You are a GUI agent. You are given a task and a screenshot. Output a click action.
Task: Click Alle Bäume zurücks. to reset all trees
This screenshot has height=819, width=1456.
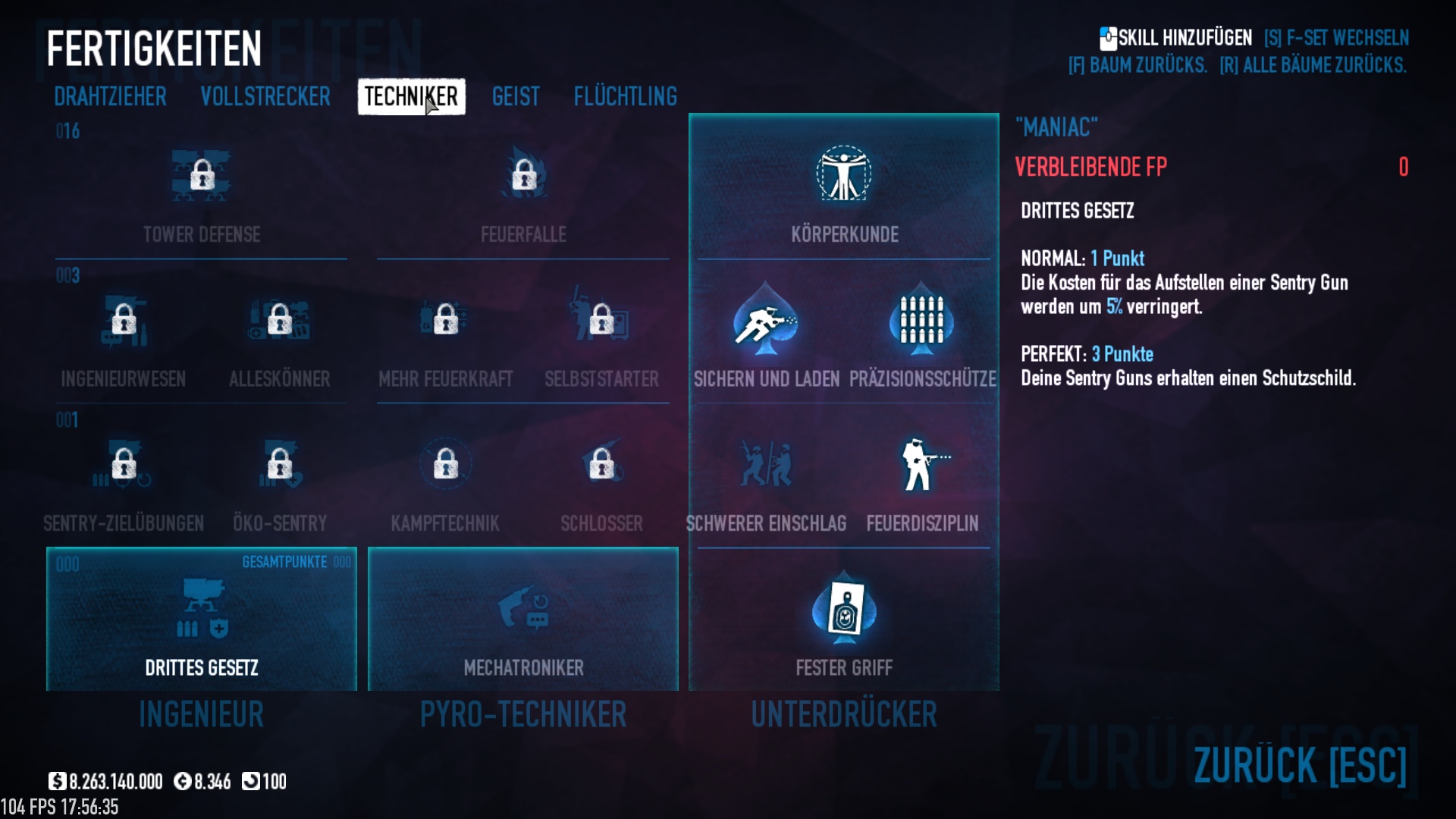click(1313, 66)
